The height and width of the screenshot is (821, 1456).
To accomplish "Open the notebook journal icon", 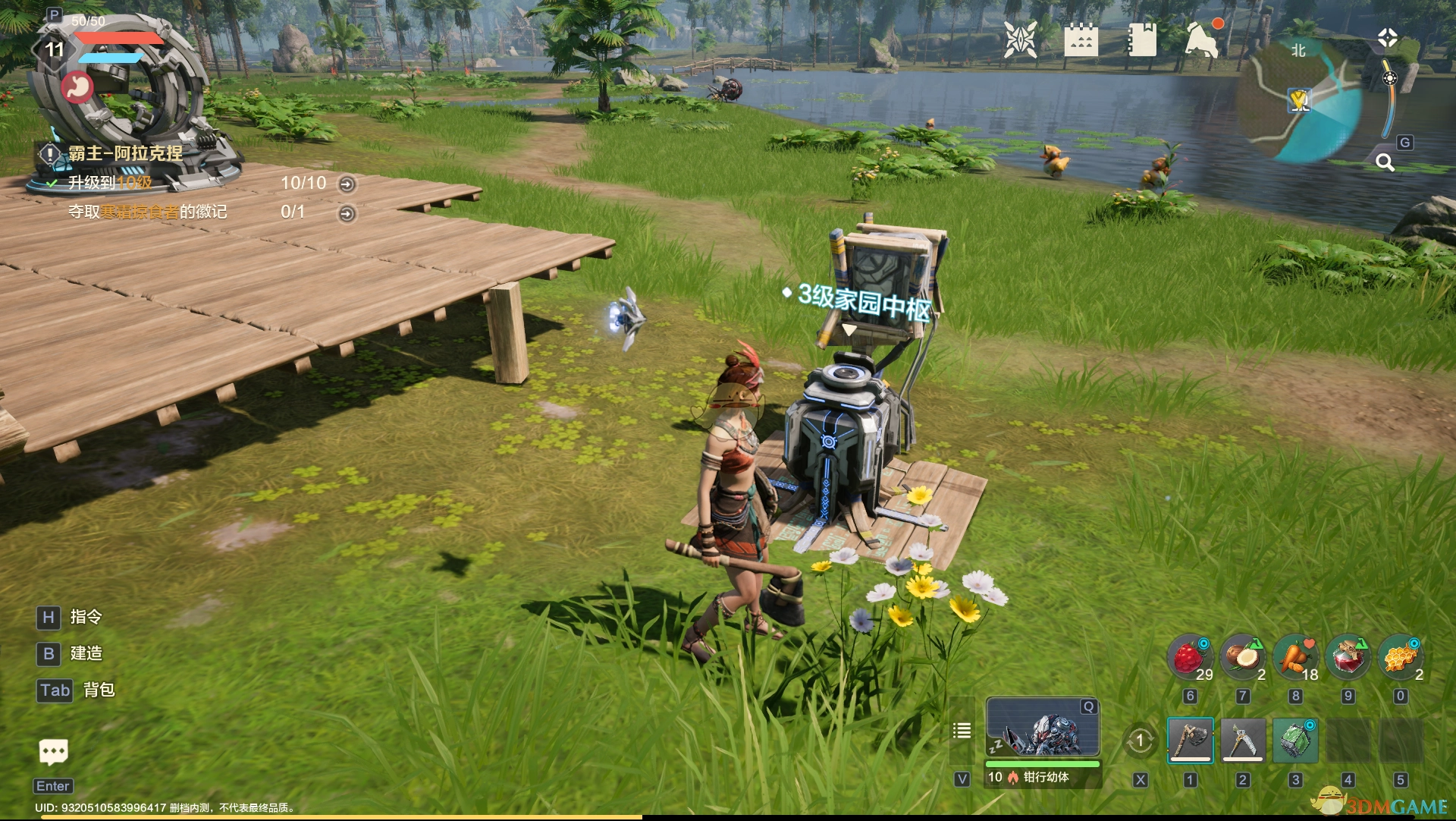I will click(x=1141, y=39).
